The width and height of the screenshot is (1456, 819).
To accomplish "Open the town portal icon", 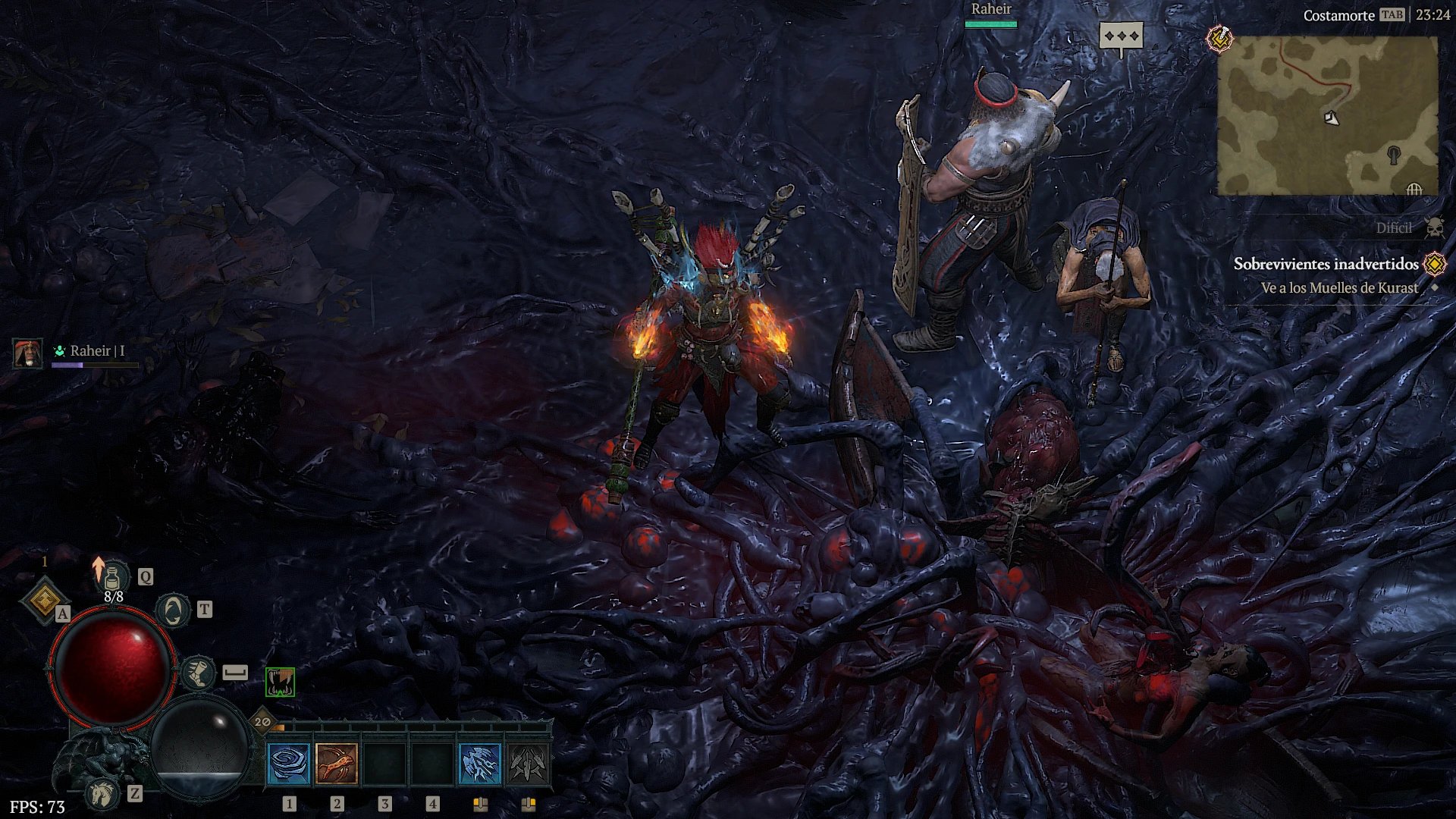I will coord(173,610).
